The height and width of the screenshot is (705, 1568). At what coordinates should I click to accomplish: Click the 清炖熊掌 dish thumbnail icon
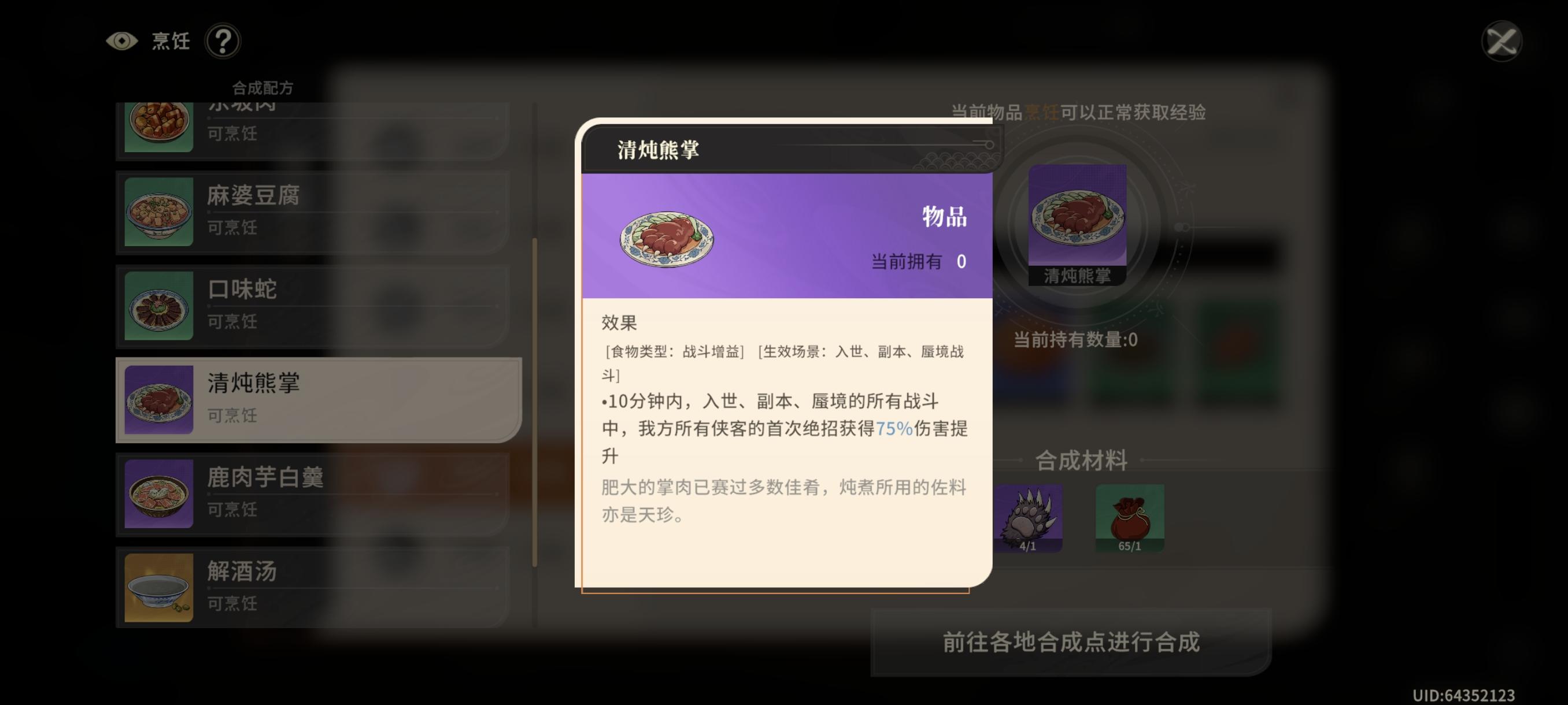pyautogui.click(x=158, y=398)
